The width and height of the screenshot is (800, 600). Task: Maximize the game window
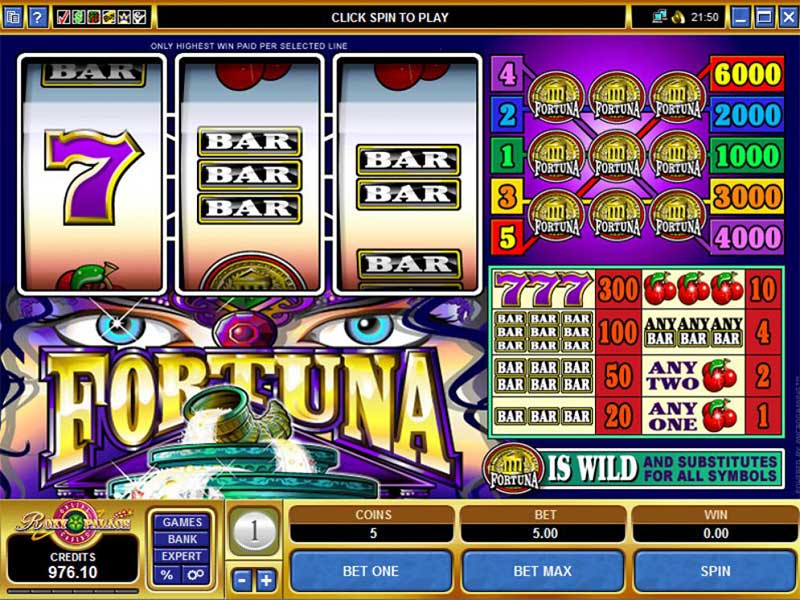point(763,17)
